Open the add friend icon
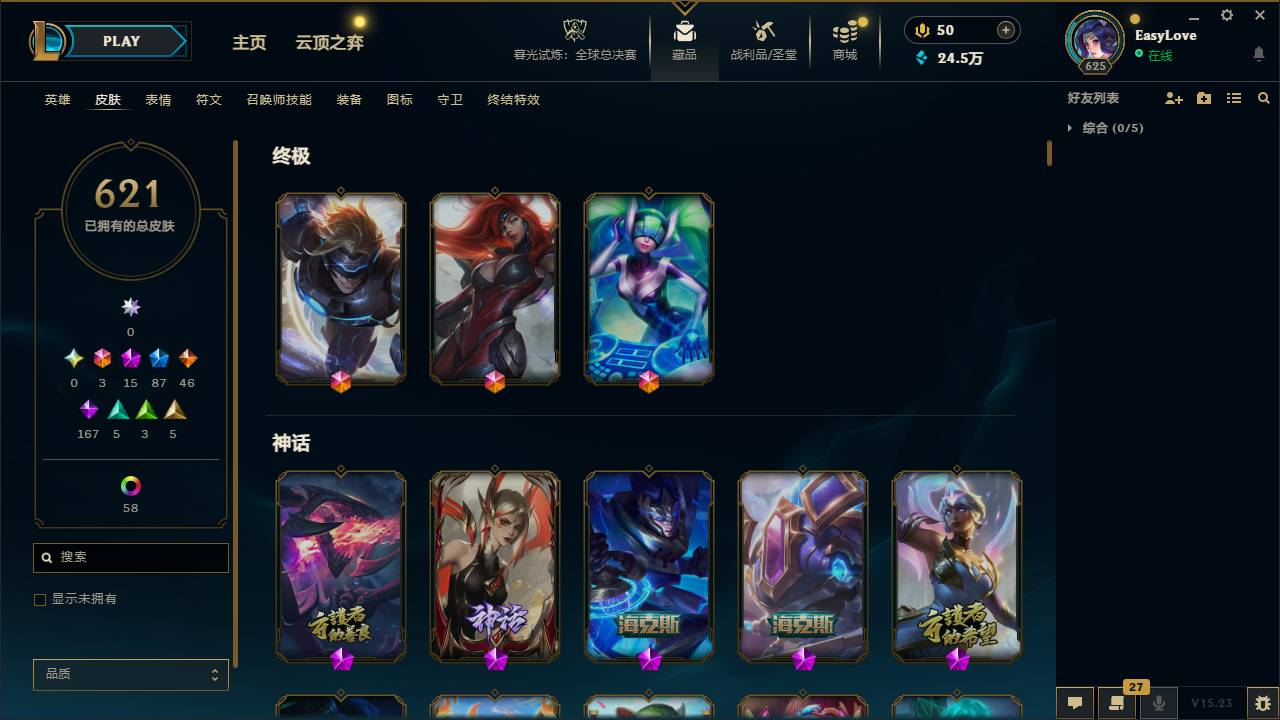1280x720 pixels. coord(1174,97)
